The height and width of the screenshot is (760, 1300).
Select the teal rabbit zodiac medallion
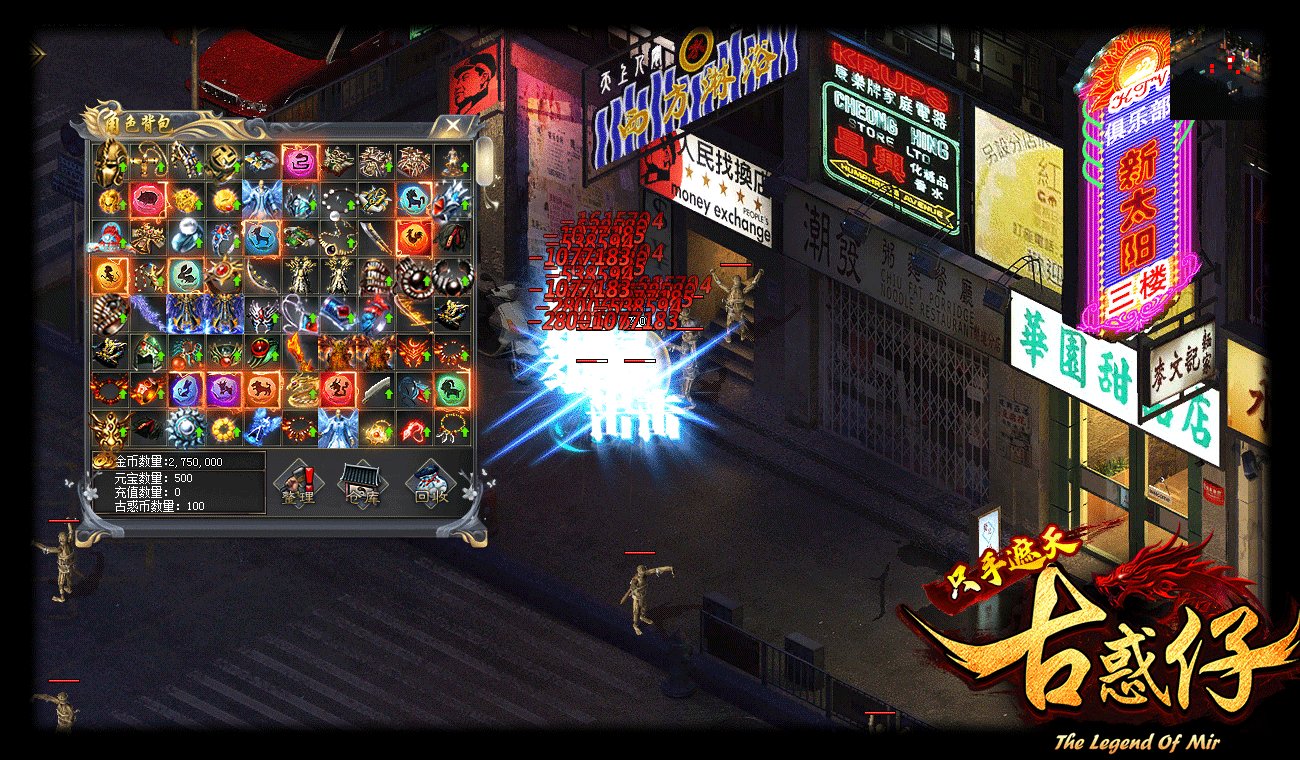(185, 275)
